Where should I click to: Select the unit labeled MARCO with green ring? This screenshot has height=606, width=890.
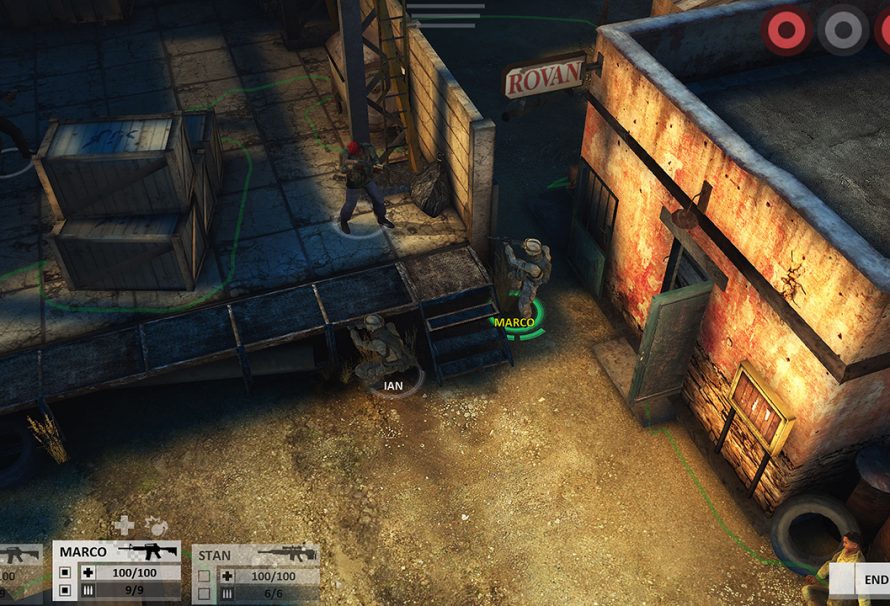click(x=524, y=285)
